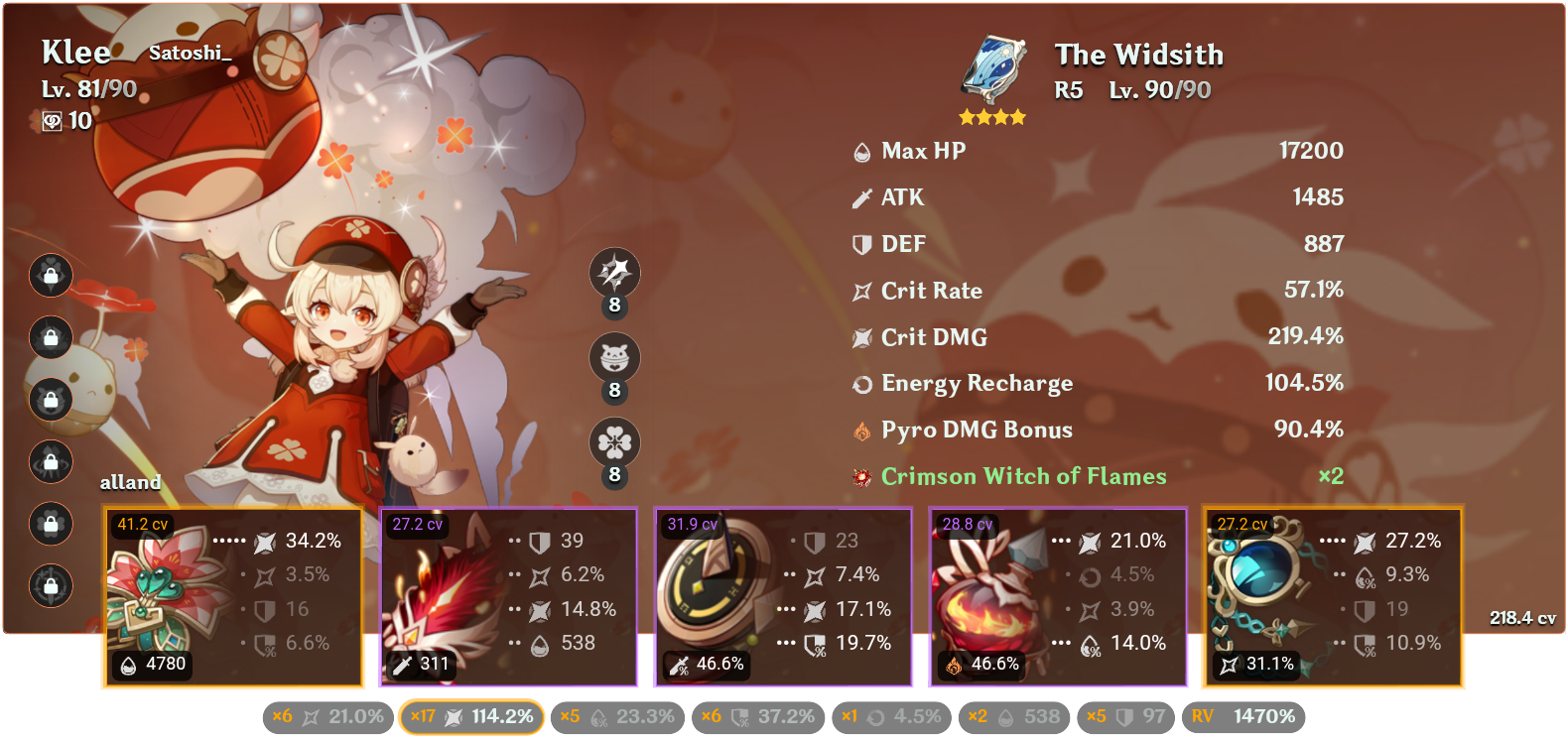1568x741 pixels.
Task: Unlock the bottom padlock in the sidebar
Action: point(51,586)
